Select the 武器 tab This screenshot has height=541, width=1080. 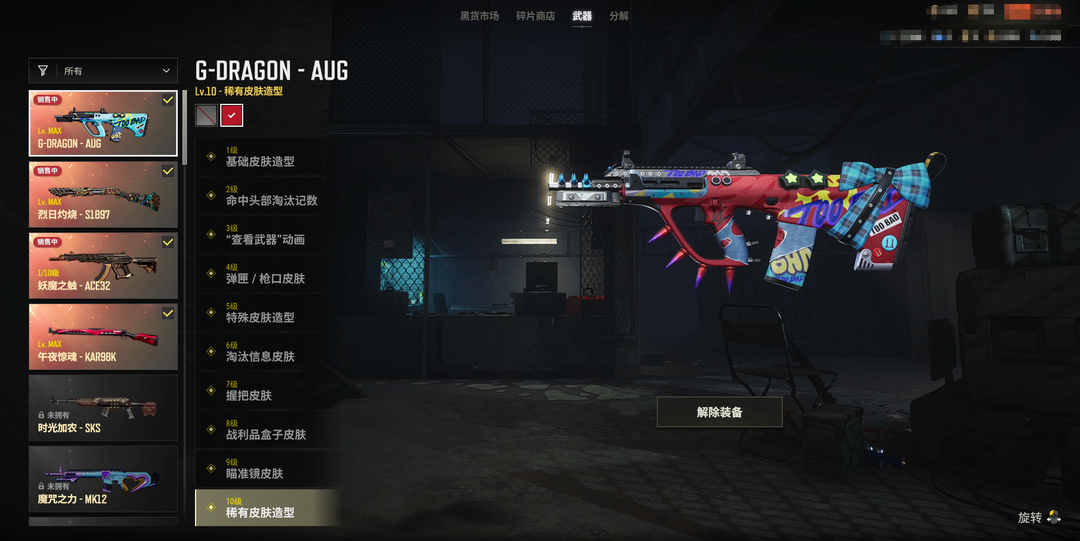(x=582, y=16)
